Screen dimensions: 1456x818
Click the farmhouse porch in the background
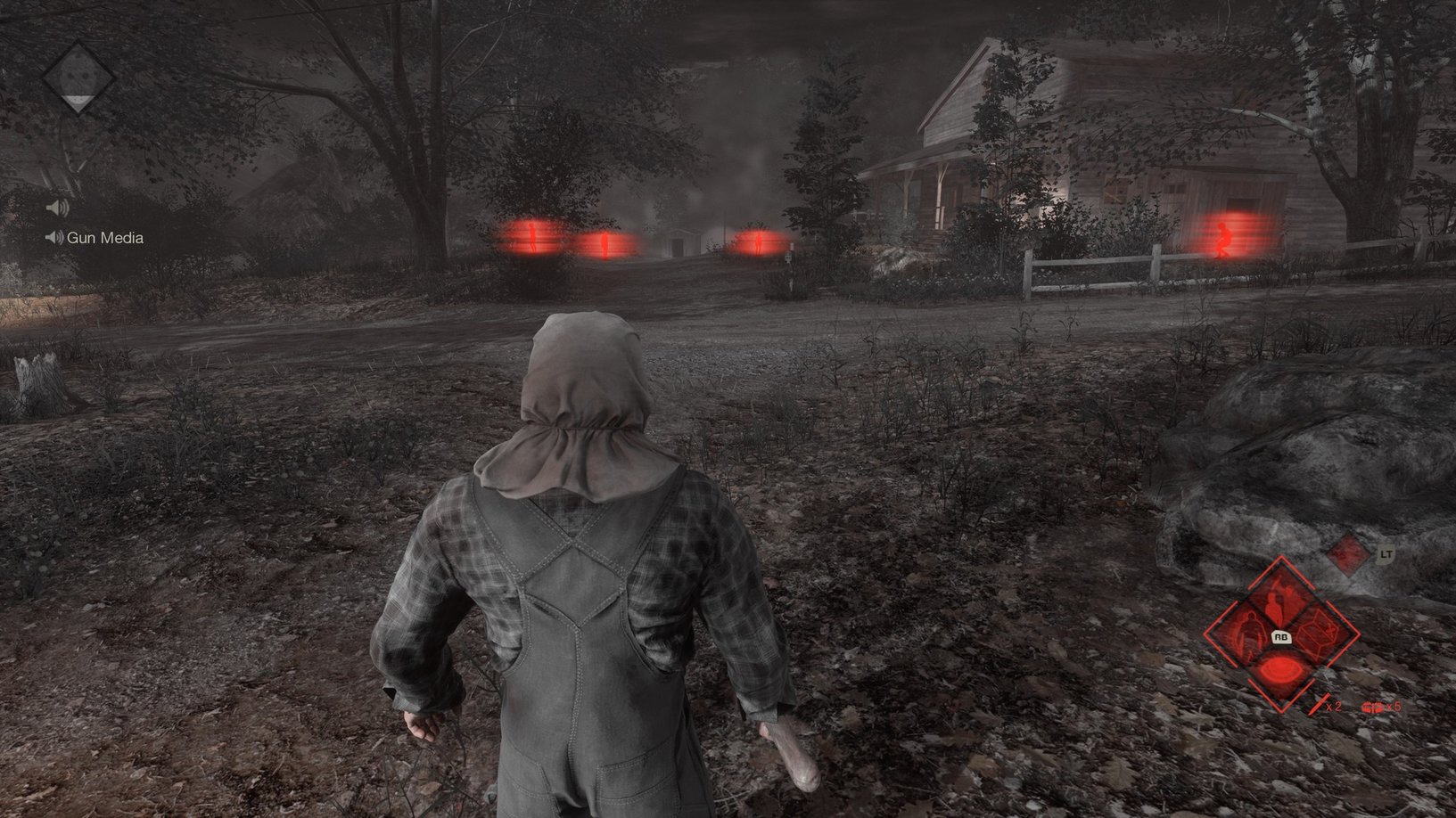[x=918, y=192]
